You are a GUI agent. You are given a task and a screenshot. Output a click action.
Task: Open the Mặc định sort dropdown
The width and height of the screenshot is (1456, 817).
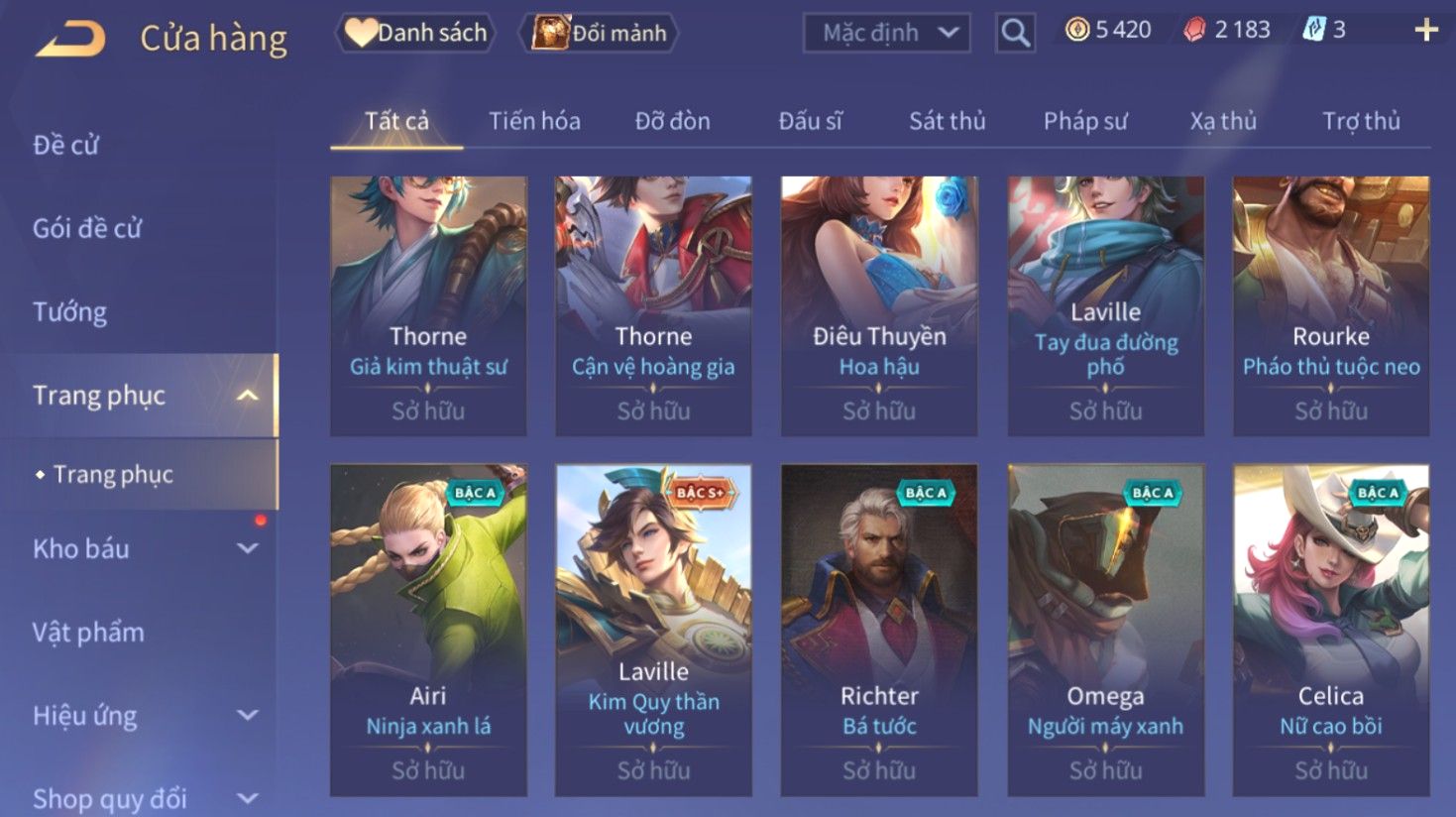click(x=886, y=33)
